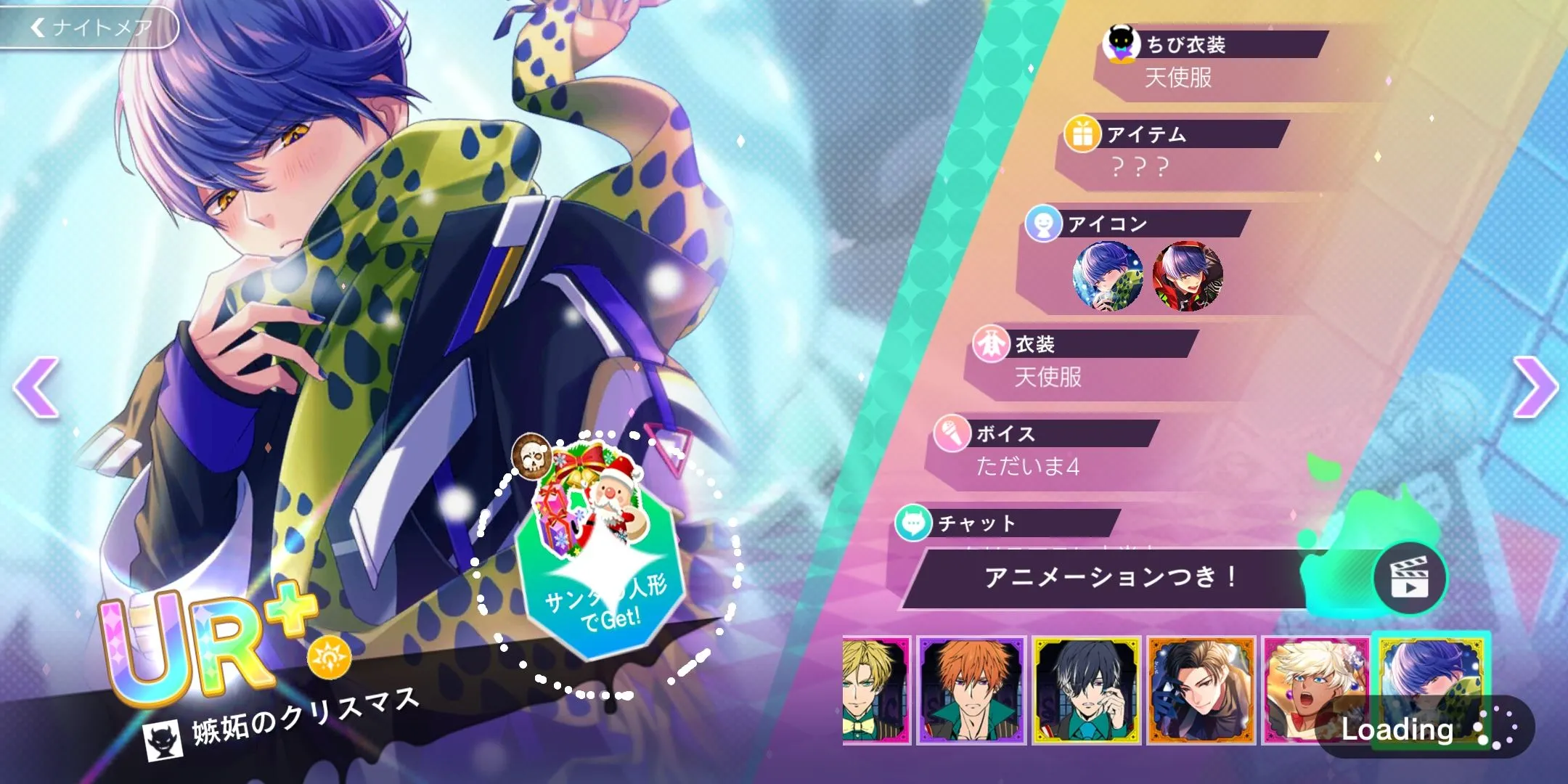Image resolution: width=1568 pixels, height=784 pixels.
Task: Go back via the ナイトメア button
Action: (91, 28)
